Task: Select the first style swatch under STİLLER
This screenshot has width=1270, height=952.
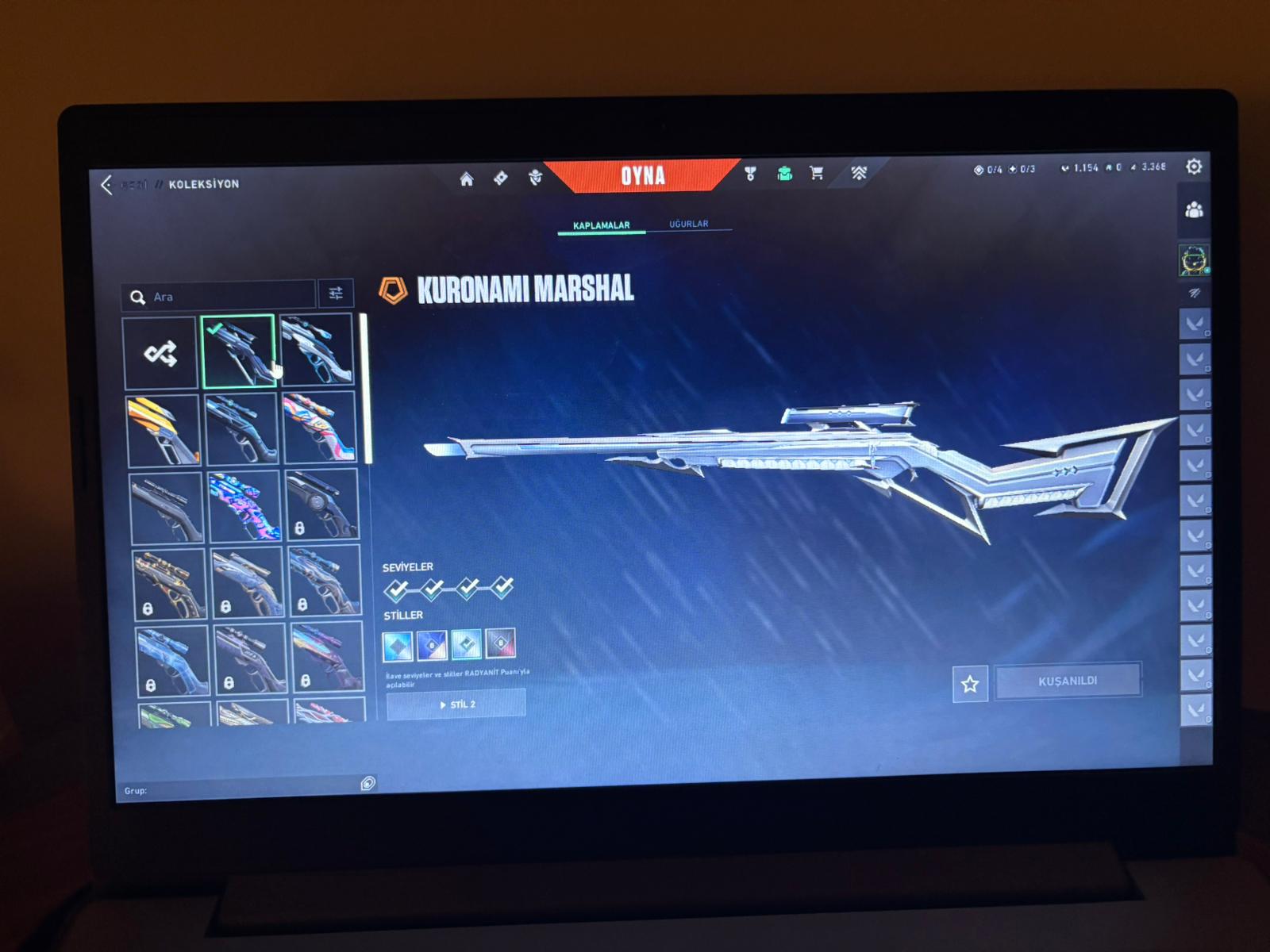Action: tap(398, 646)
